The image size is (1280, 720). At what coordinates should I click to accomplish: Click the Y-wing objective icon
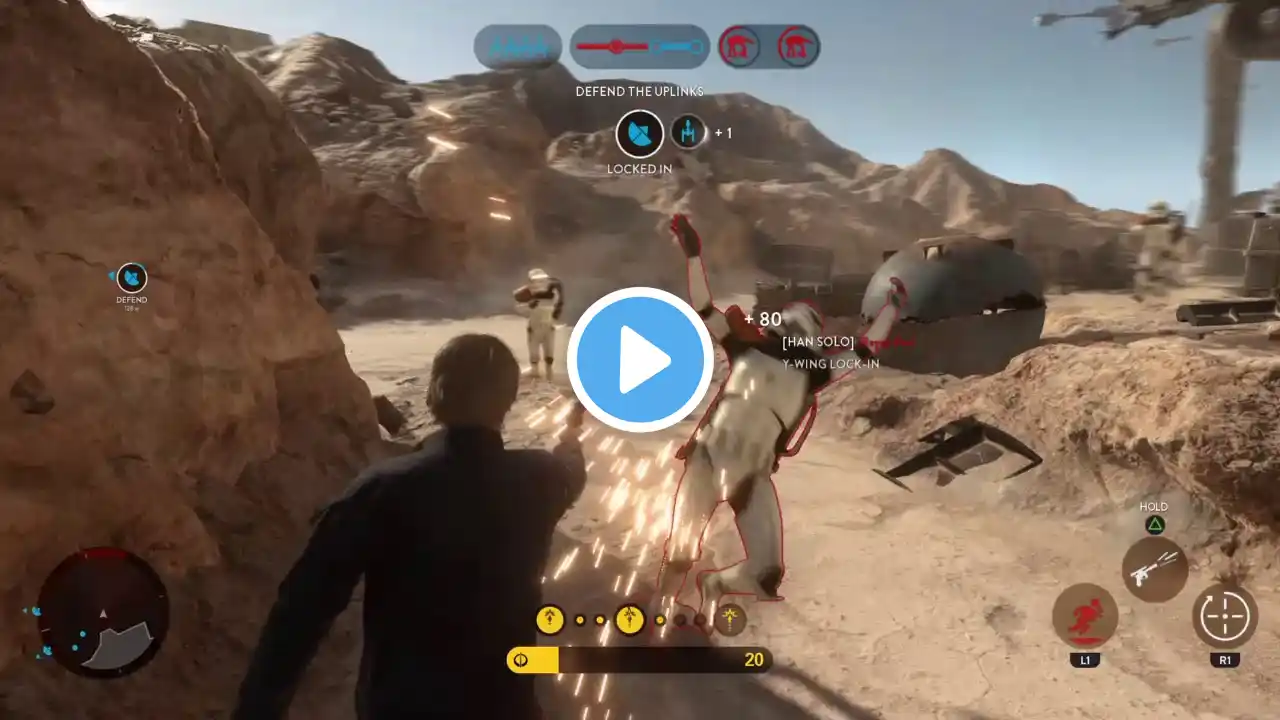pyautogui.click(x=688, y=131)
